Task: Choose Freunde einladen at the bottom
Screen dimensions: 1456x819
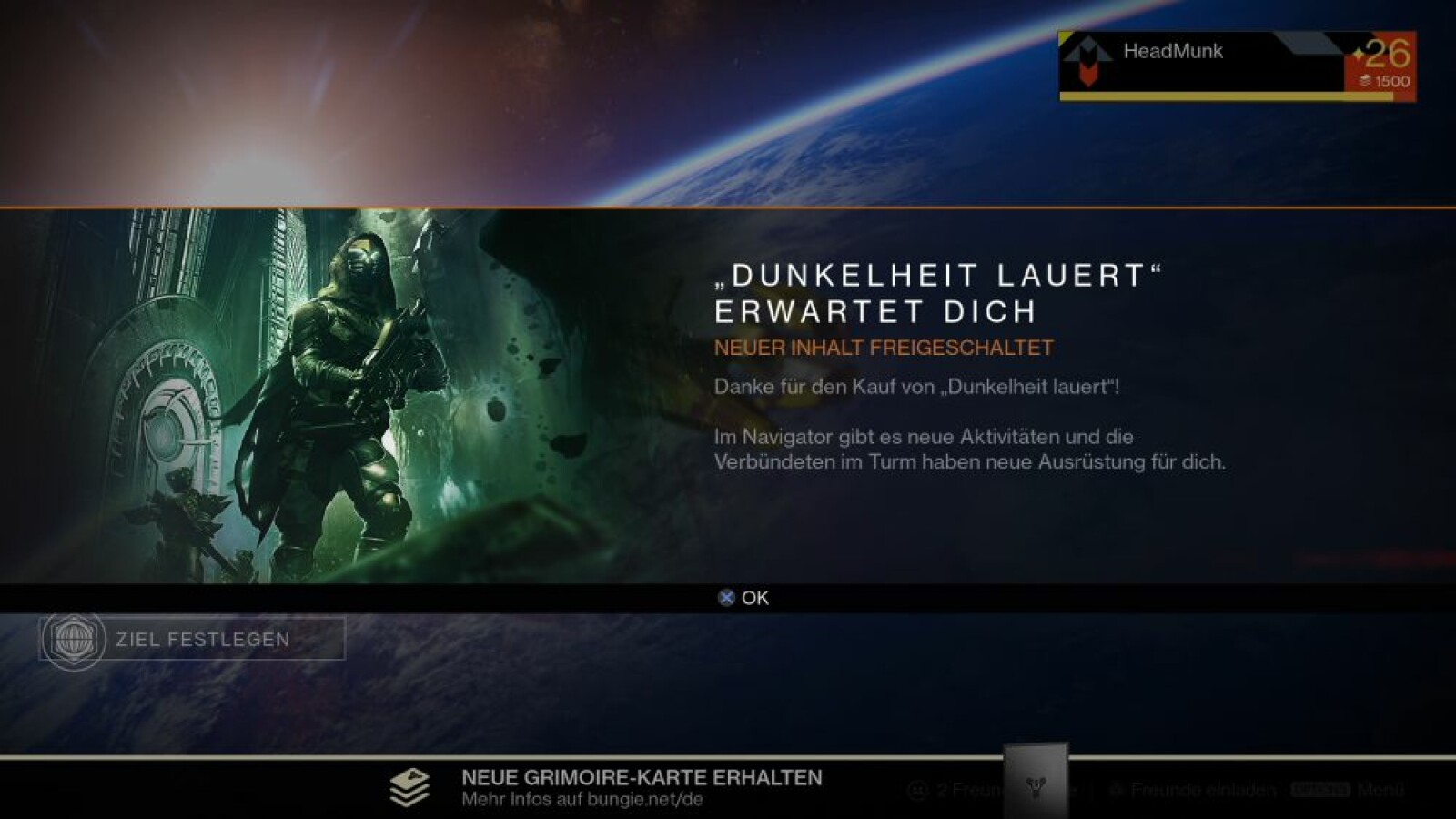Action: (1193, 790)
